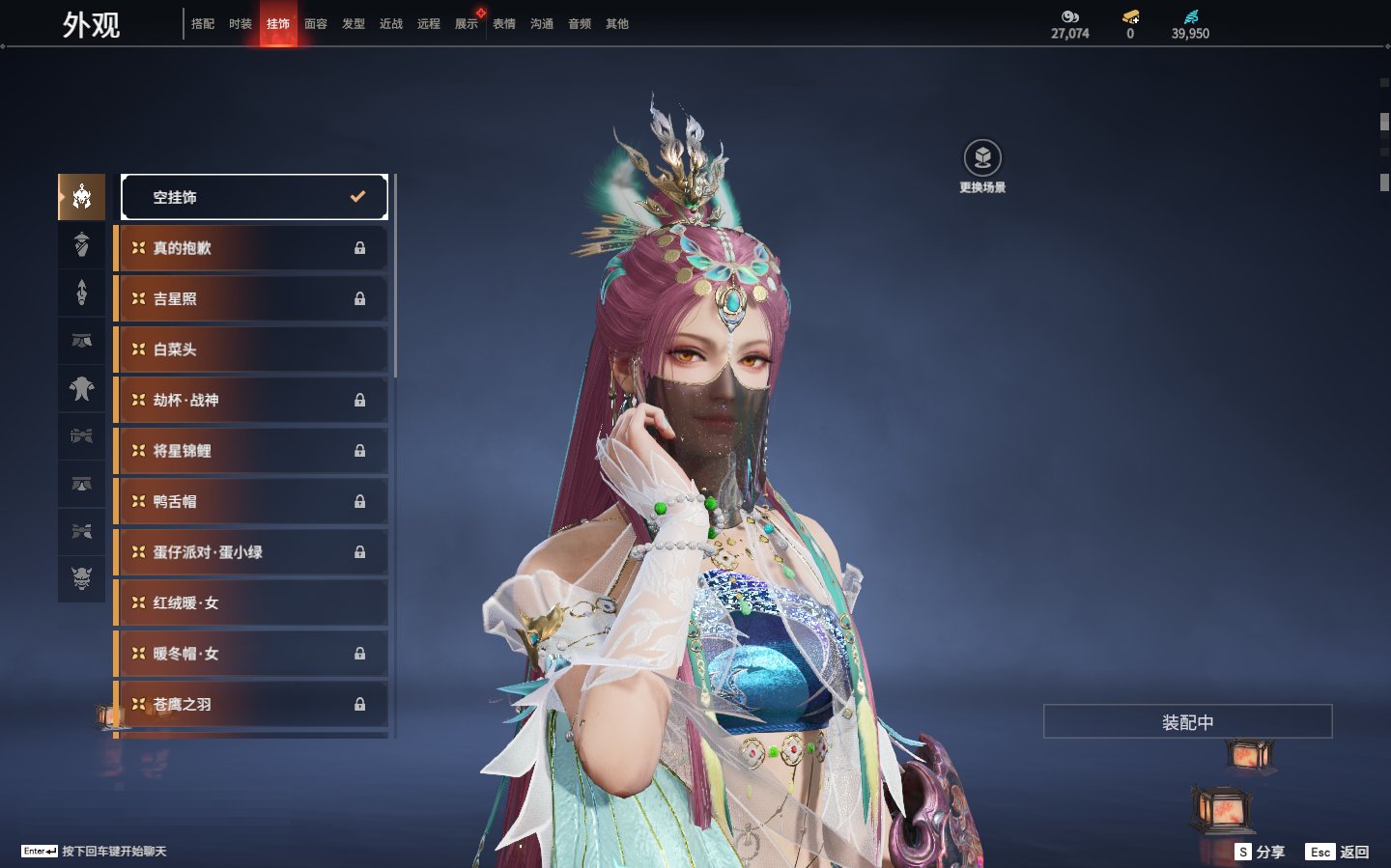Switch to the 表情 tab
Screen dimensions: 1391x868
coord(504,24)
